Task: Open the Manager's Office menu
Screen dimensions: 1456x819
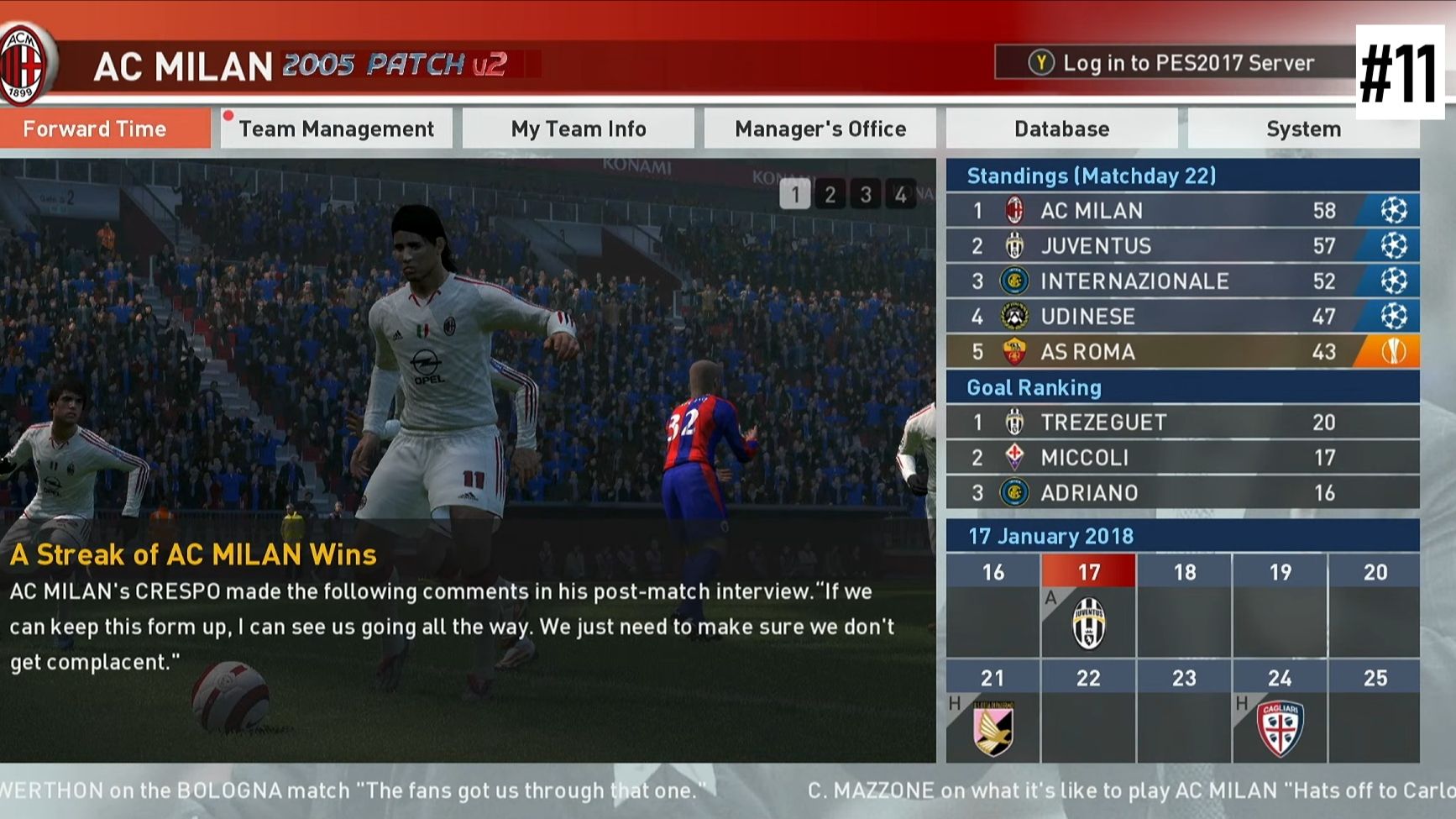Action: click(820, 129)
